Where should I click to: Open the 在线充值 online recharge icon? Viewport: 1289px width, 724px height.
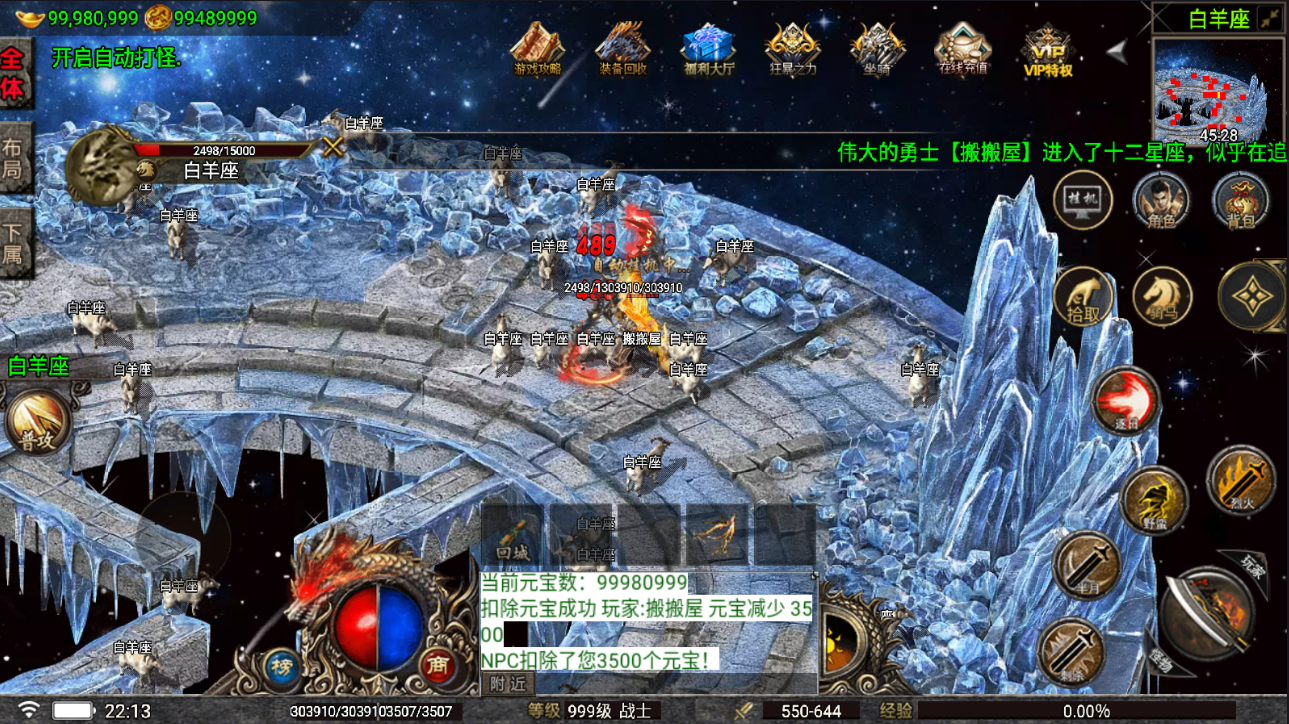click(x=962, y=49)
